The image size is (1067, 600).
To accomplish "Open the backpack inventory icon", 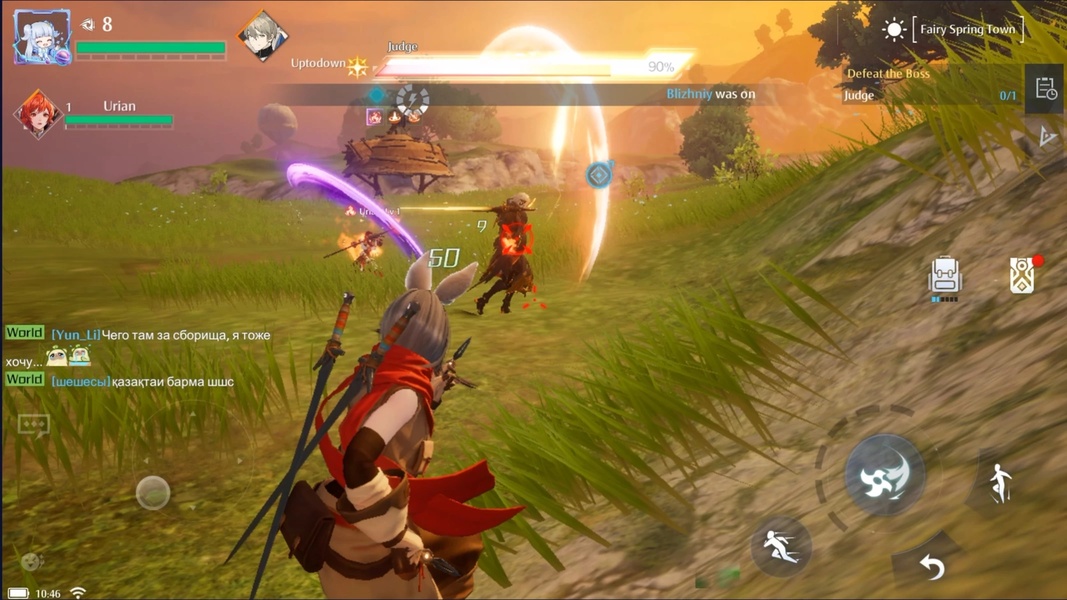I will coord(944,277).
